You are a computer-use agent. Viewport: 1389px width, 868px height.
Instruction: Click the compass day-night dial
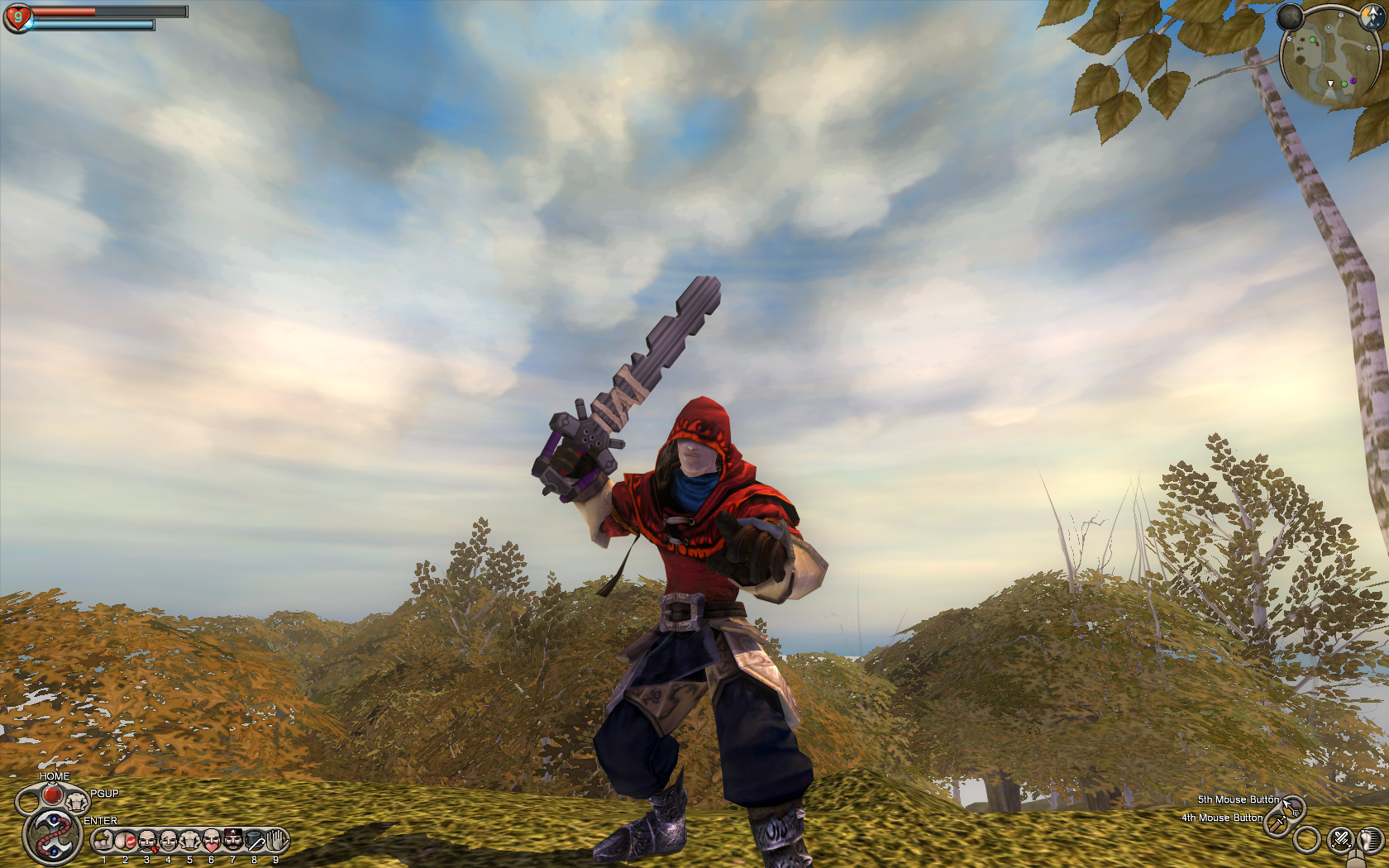tap(1372, 16)
